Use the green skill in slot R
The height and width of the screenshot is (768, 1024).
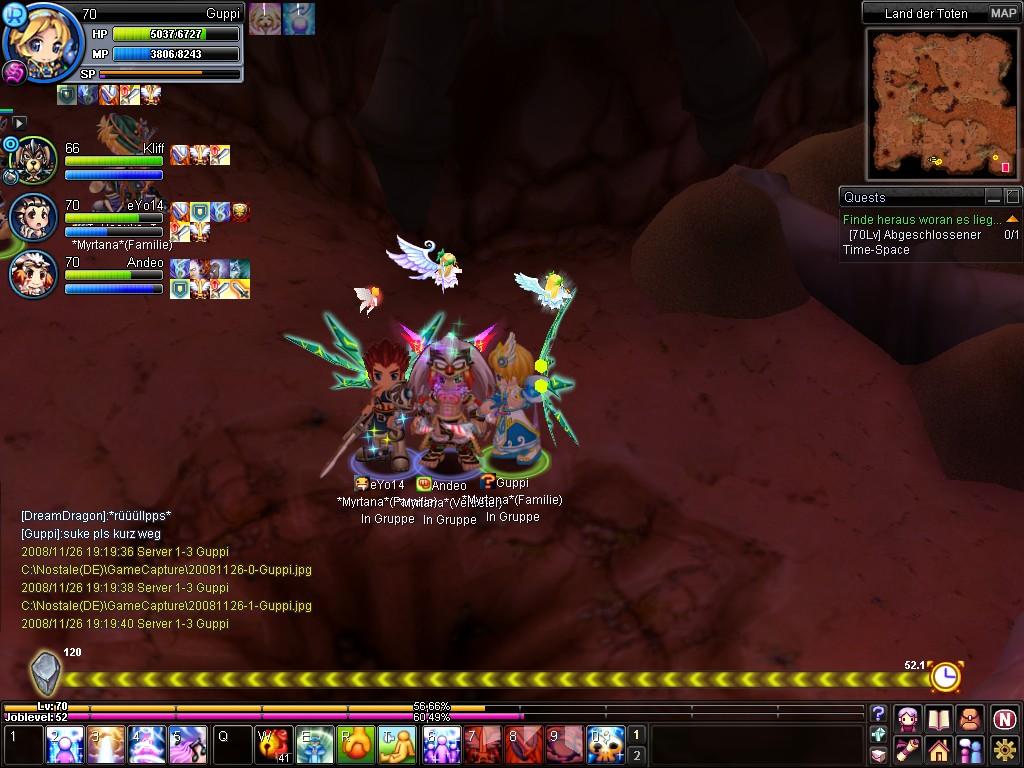356,746
